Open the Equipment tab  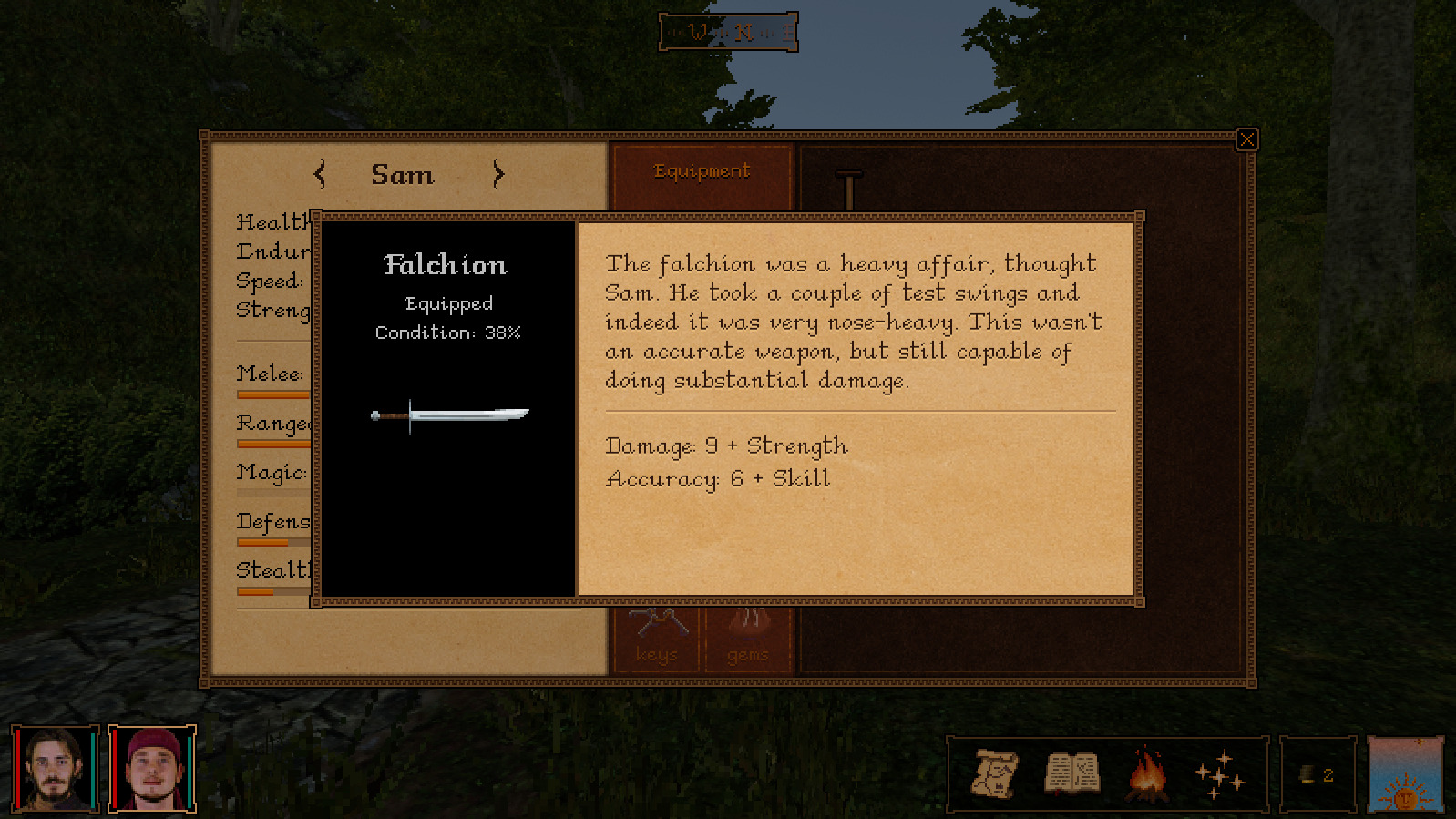point(702,170)
